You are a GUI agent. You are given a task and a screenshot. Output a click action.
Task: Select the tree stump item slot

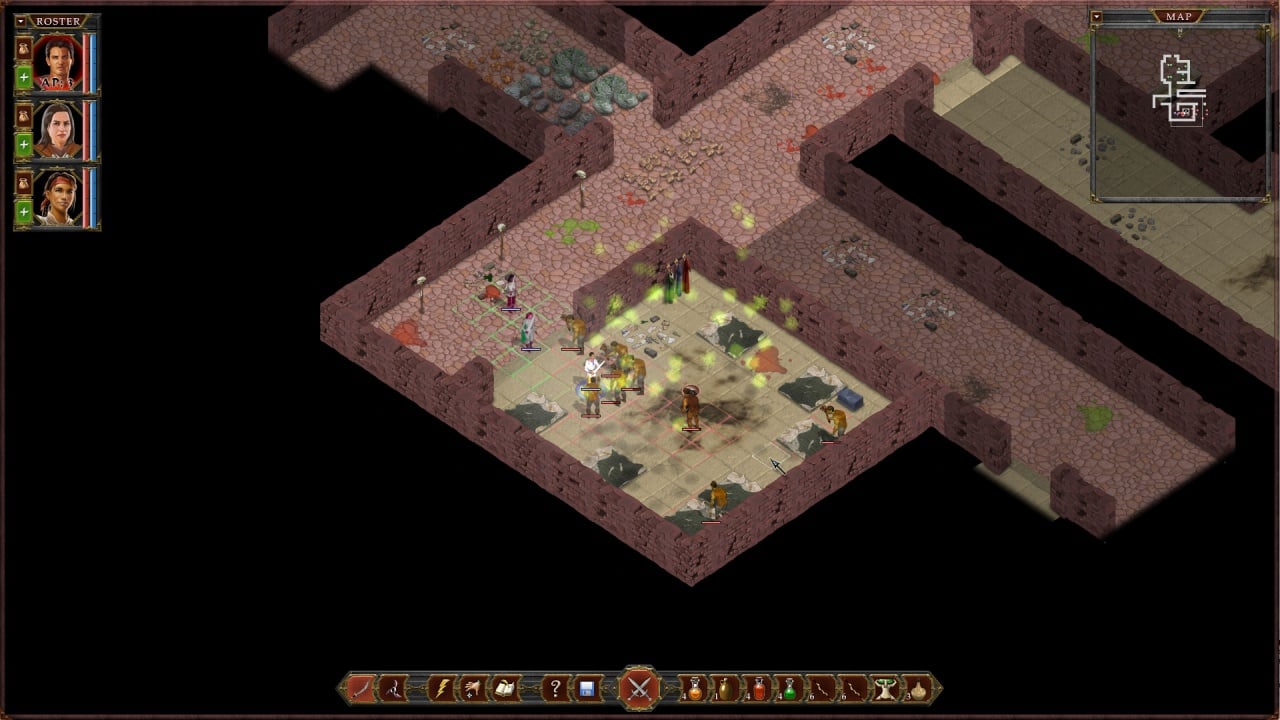pyautogui.click(x=885, y=688)
